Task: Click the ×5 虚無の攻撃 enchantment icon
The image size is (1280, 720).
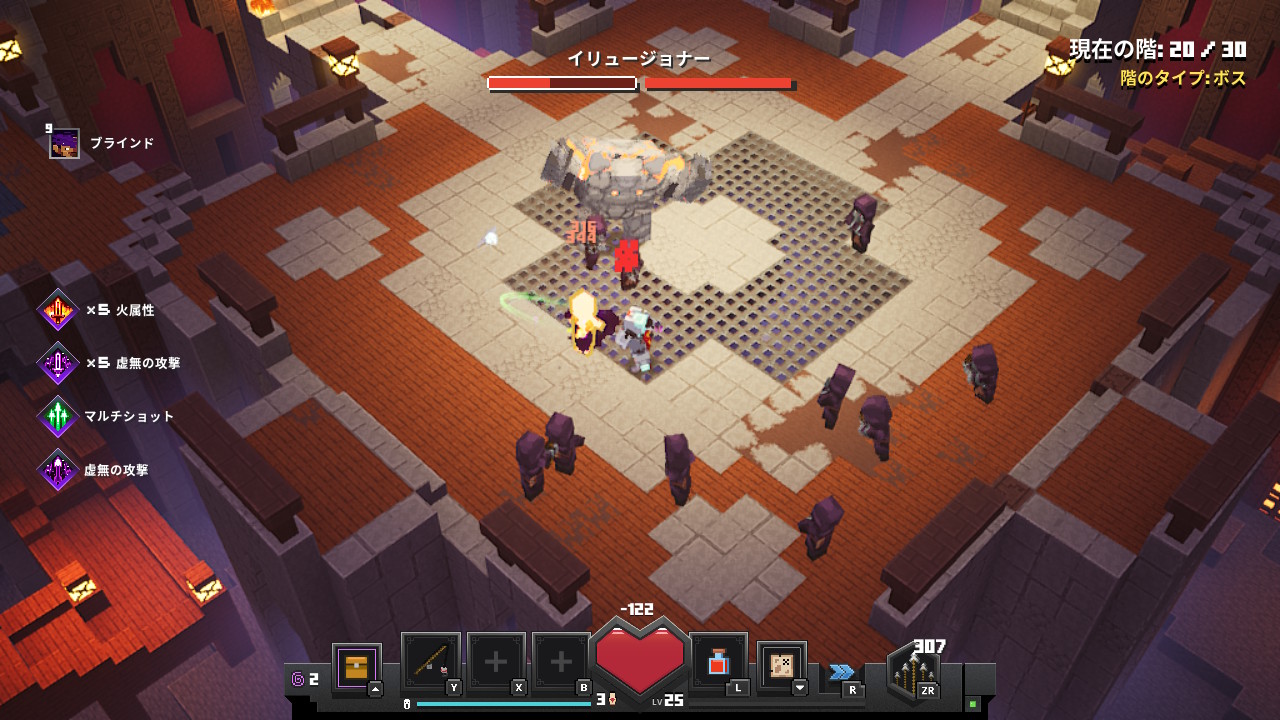Action: tap(58, 363)
